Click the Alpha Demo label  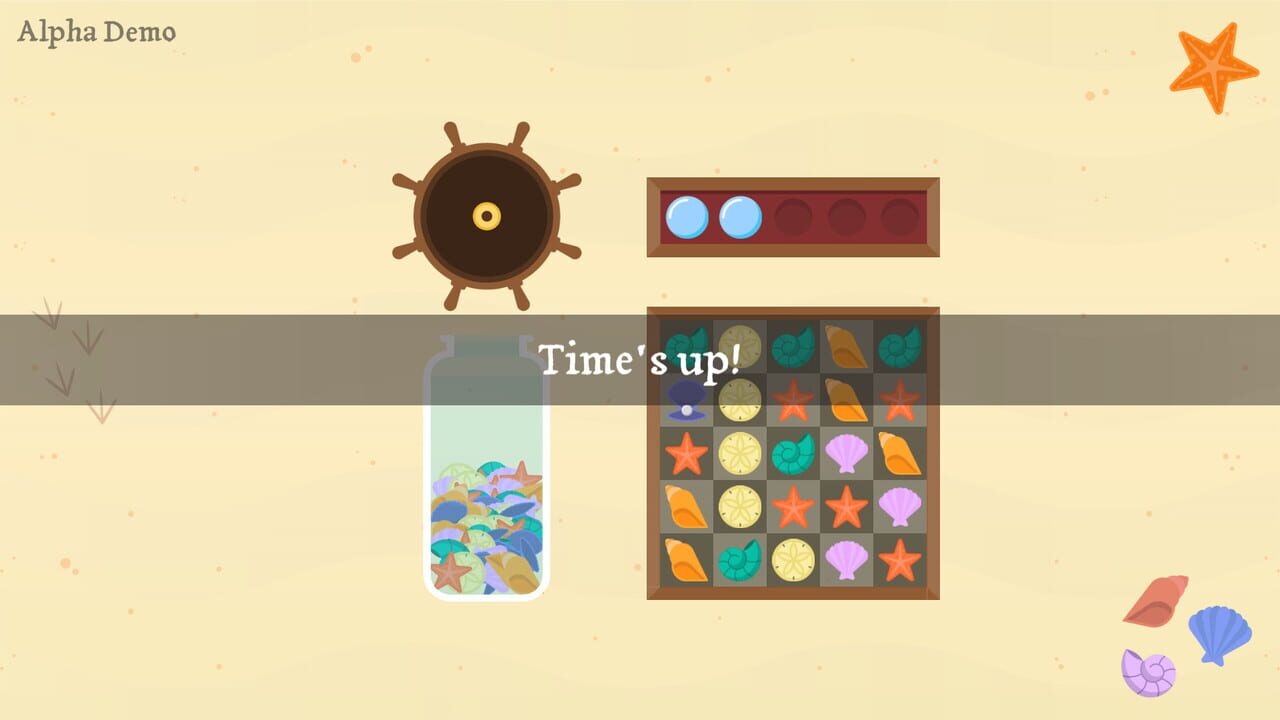(x=96, y=31)
